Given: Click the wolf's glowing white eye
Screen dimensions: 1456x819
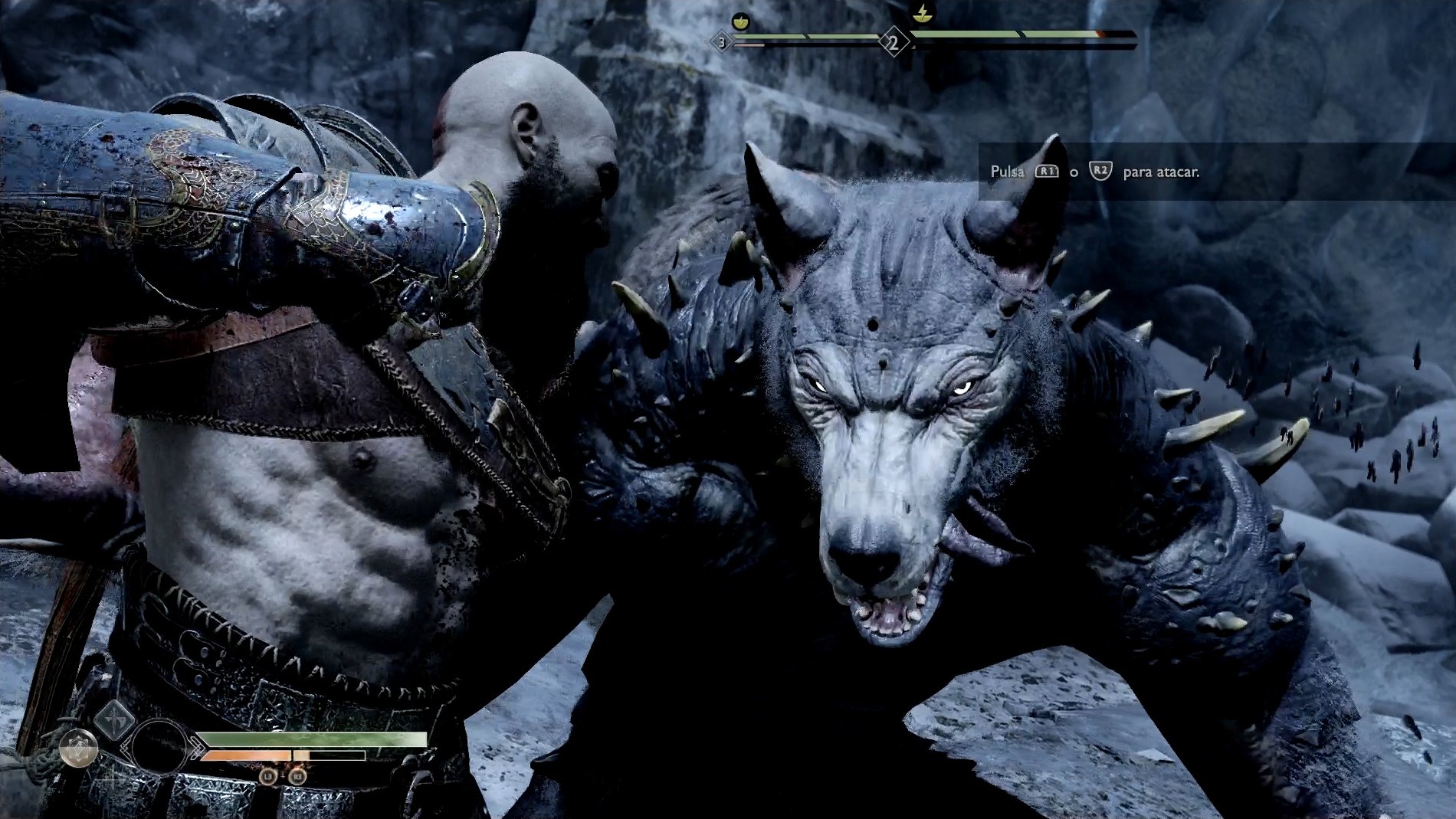Looking at the screenshot, I should pyautogui.click(x=962, y=388).
